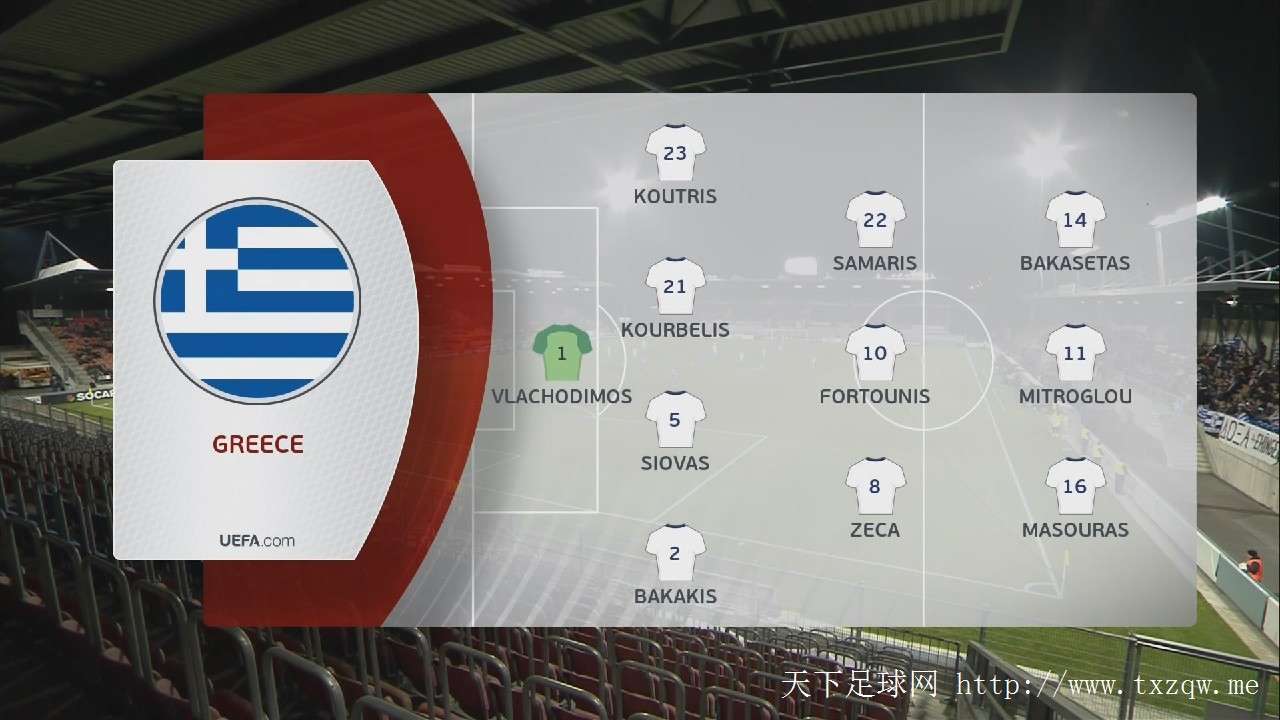Screen dimensions: 1280x720
Task: Select Fortounis number 10 shirt
Action: point(875,353)
